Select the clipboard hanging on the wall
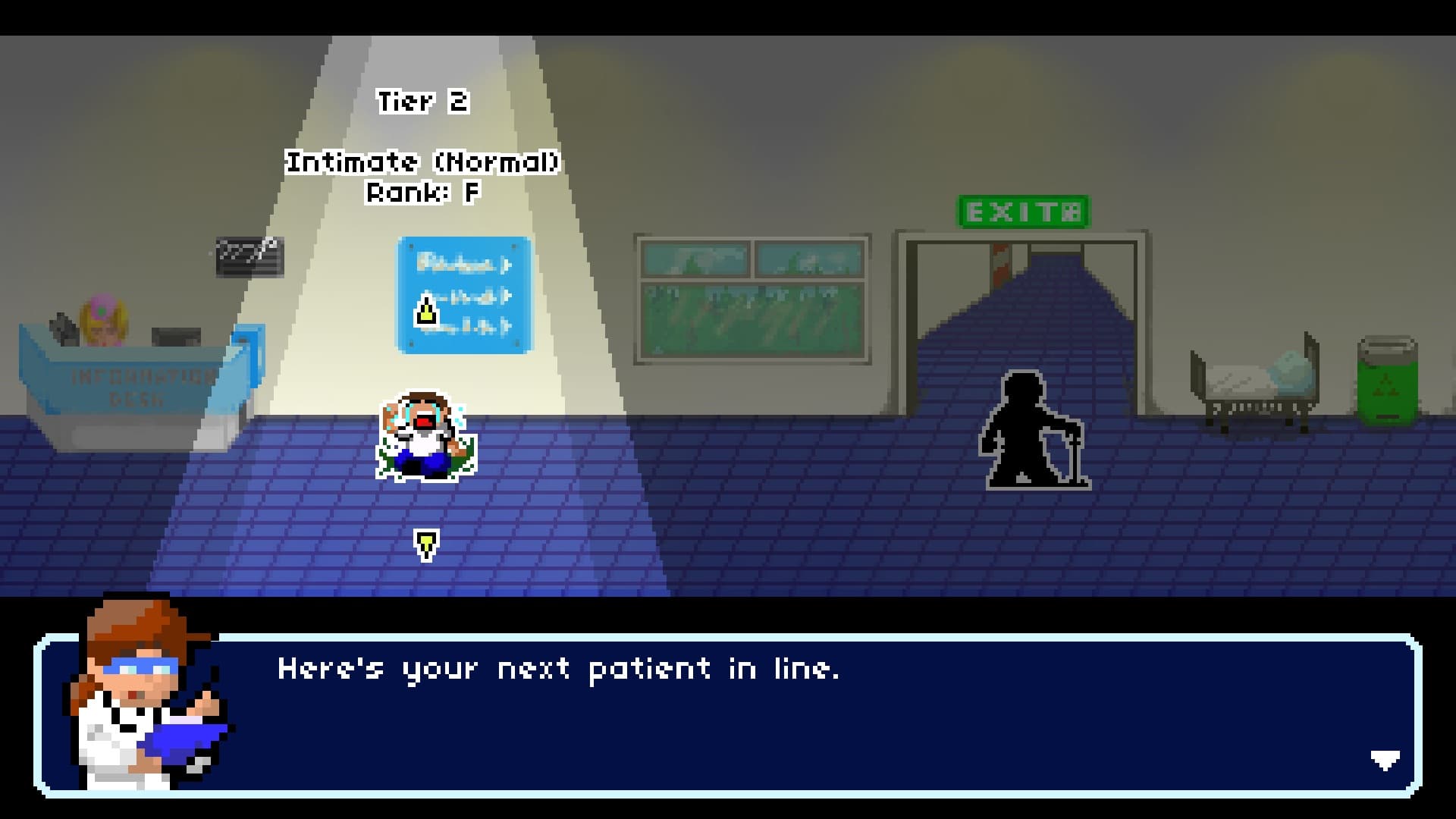This screenshot has width=1456, height=819. point(250,258)
